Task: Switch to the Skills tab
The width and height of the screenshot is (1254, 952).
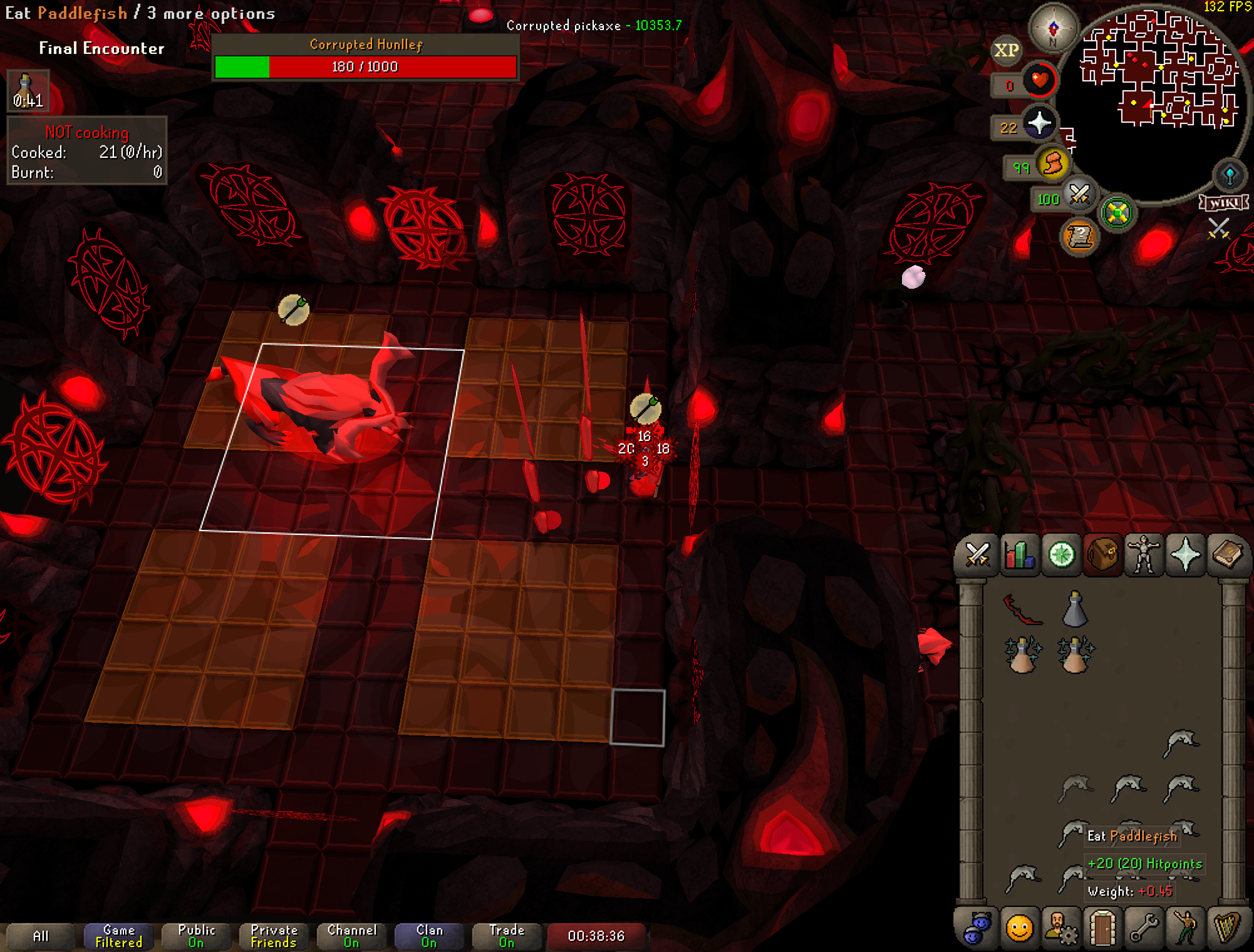Action: click(1019, 555)
